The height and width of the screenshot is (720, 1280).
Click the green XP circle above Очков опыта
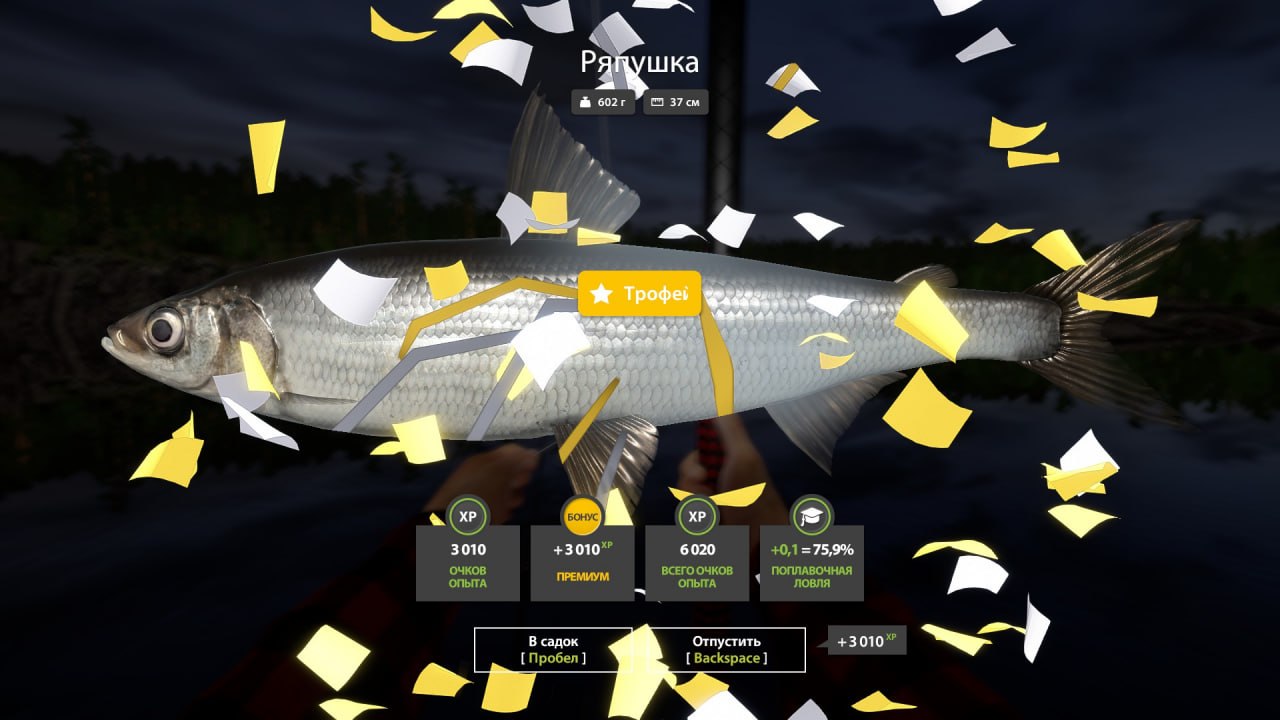tap(467, 518)
